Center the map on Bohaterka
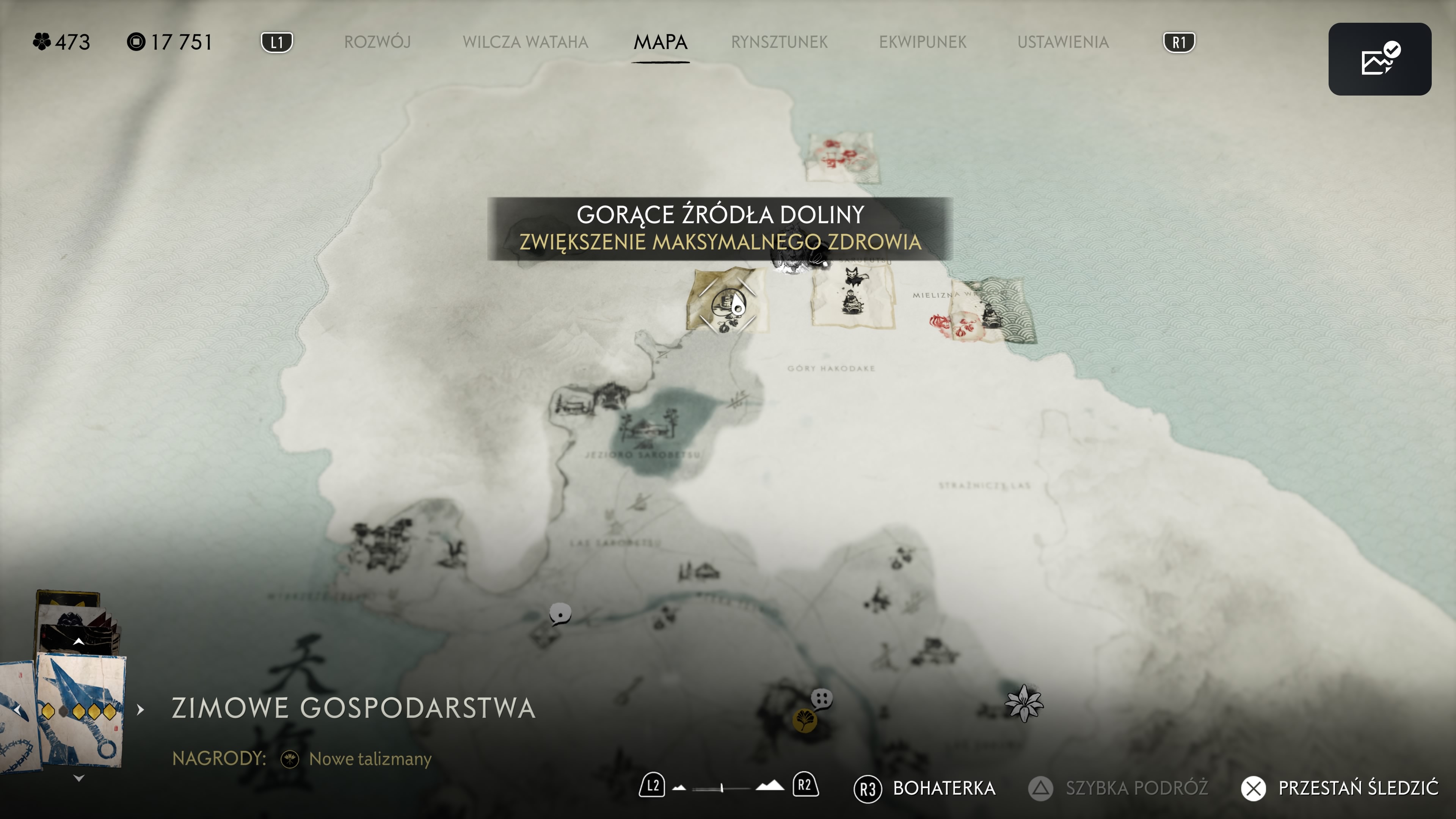 click(x=925, y=788)
